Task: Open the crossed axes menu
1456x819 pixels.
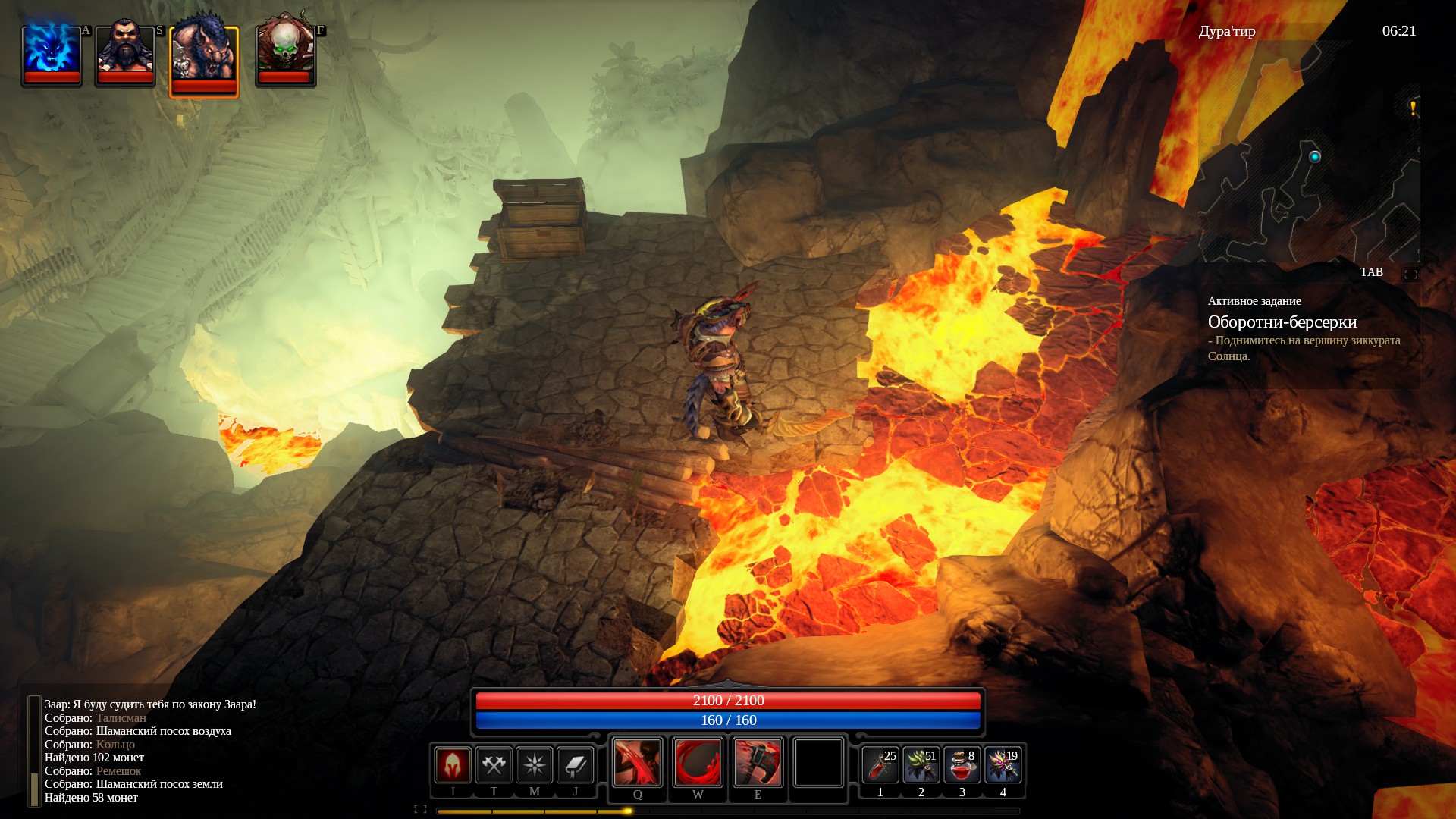Action: 494,764
